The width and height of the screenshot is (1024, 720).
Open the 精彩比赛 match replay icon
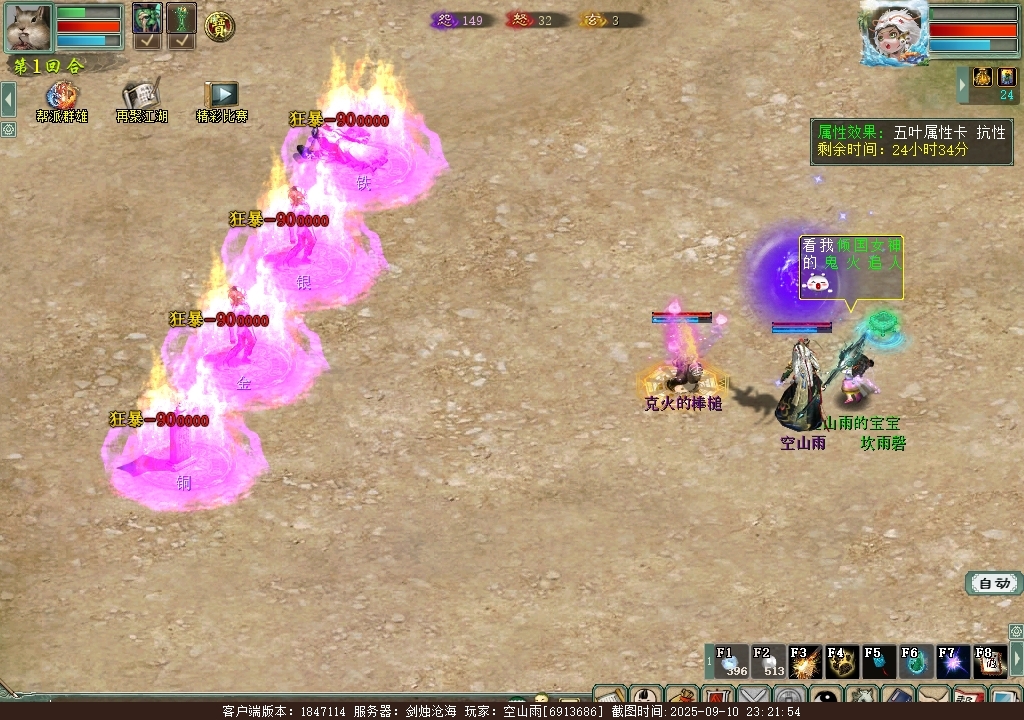(x=221, y=98)
